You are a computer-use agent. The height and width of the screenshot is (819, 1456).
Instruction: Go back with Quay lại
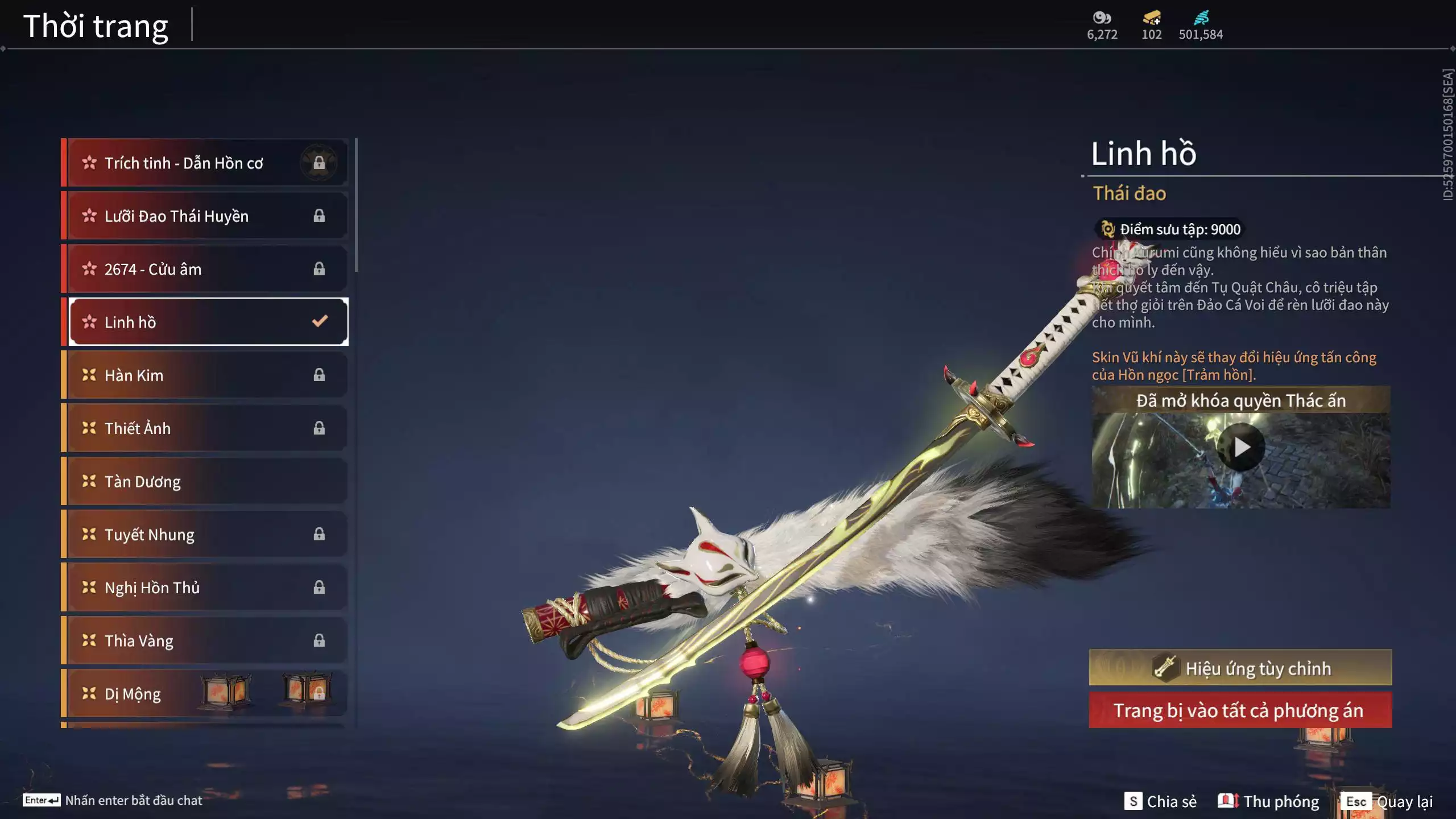click(1388, 801)
